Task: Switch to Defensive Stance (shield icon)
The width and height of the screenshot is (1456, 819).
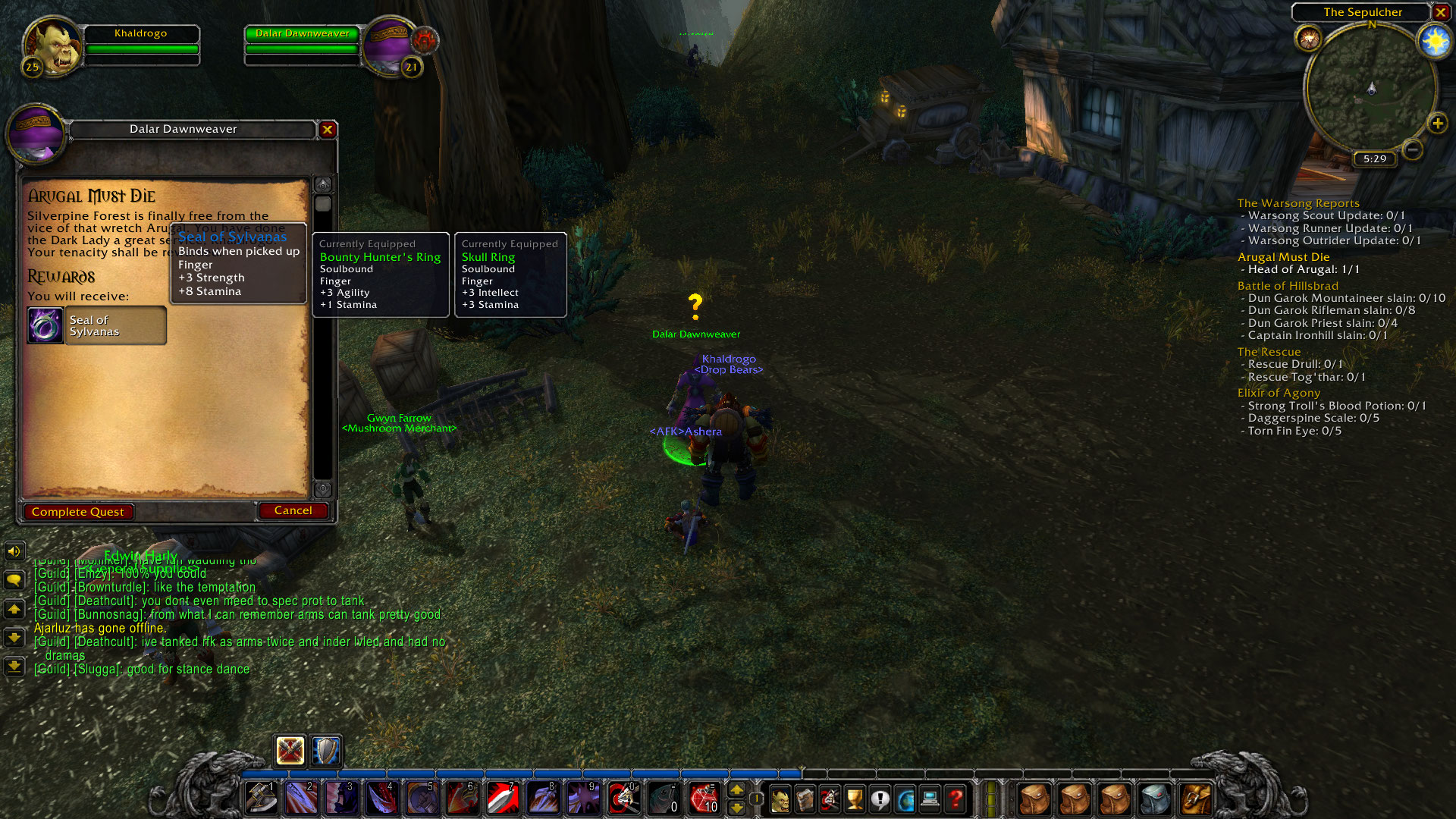Action: tap(324, 751)
